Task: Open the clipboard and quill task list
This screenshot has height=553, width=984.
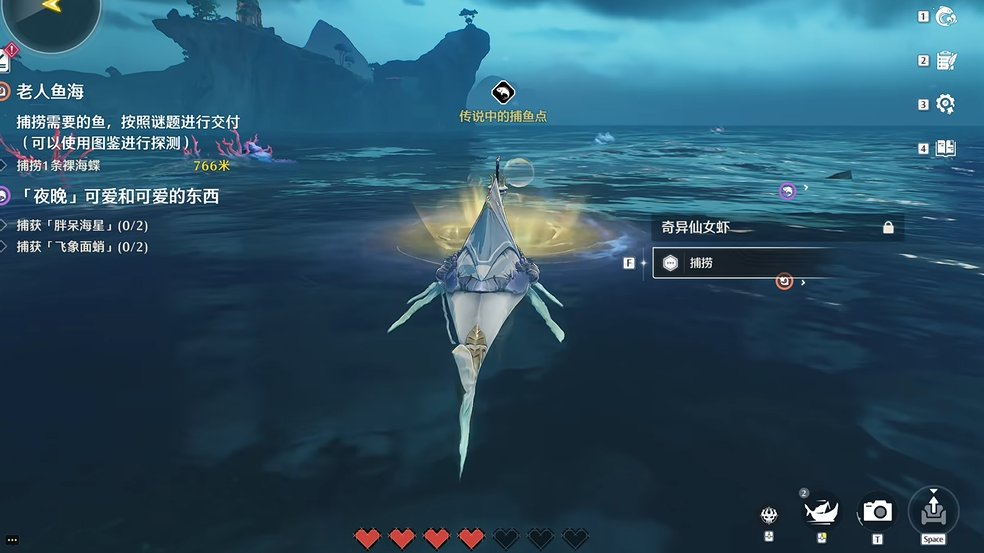Action: tap(945, 61)
